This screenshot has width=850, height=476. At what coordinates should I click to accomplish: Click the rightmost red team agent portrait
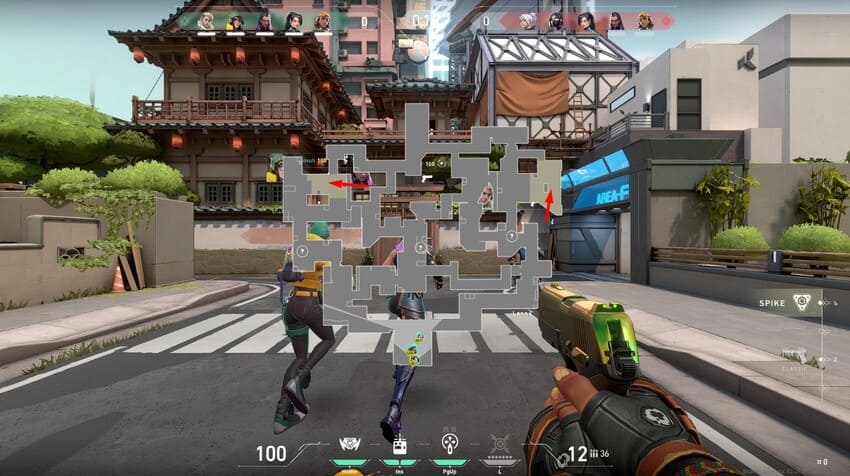645,20
